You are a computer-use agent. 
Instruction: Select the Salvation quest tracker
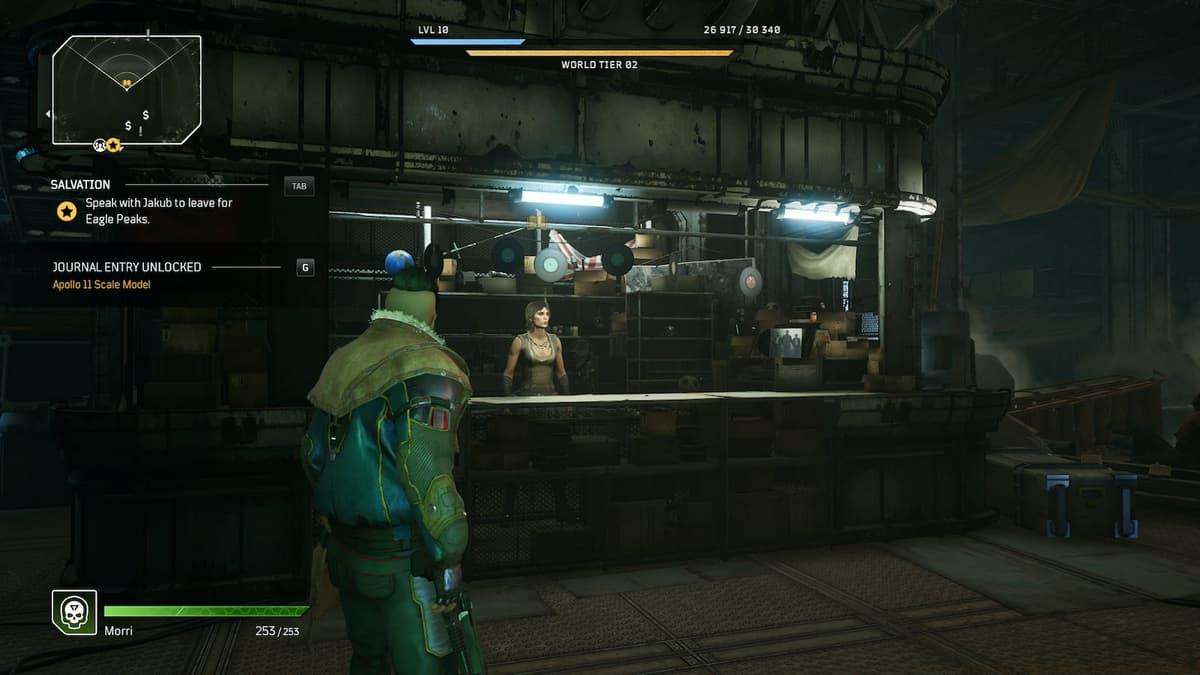tap(81, 185)
